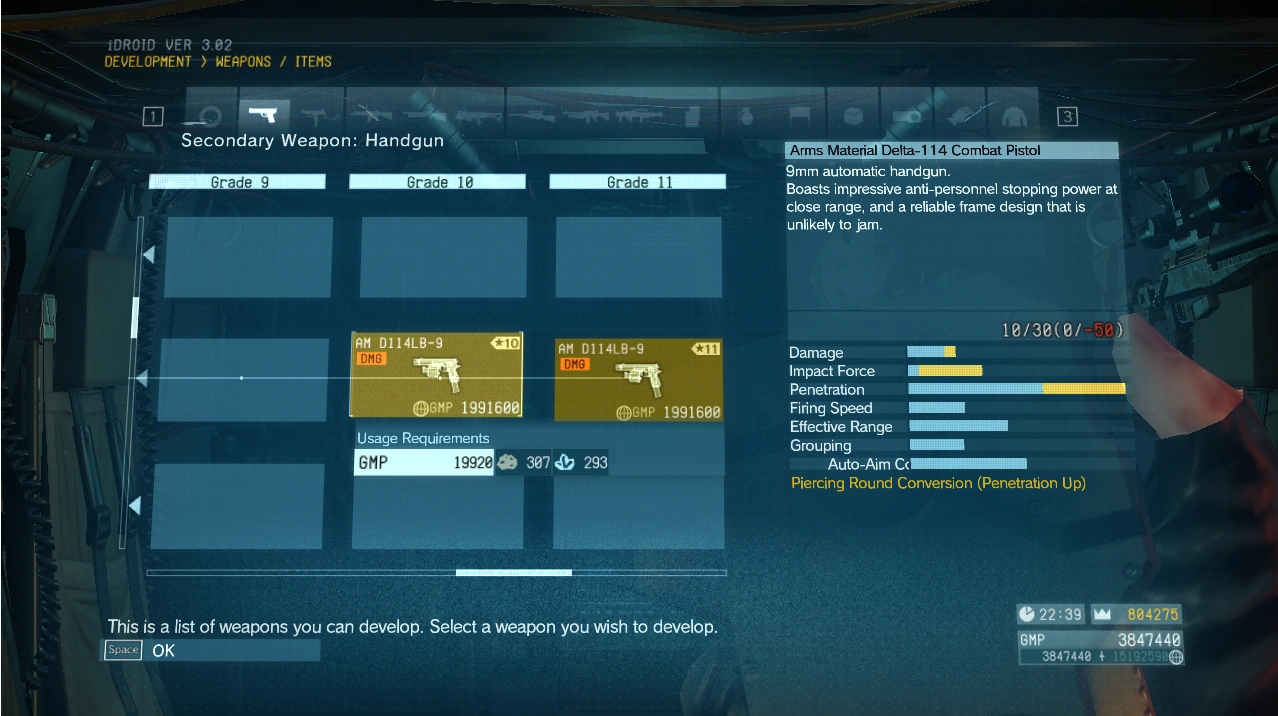Click the Grade 9 column header
1278x716 pixels.
(x=238, y=182)
